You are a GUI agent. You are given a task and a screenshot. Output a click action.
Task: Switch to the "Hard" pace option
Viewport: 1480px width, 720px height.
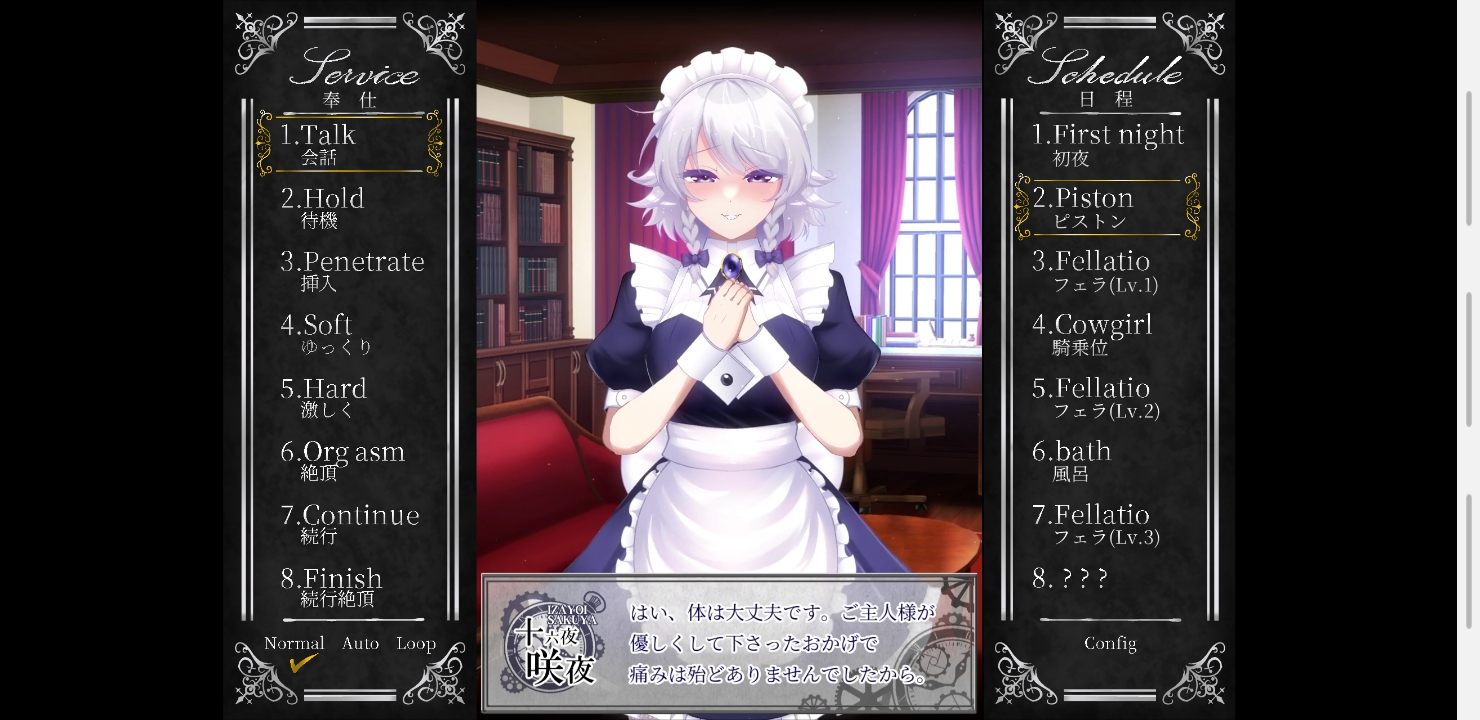coord(324,389)
